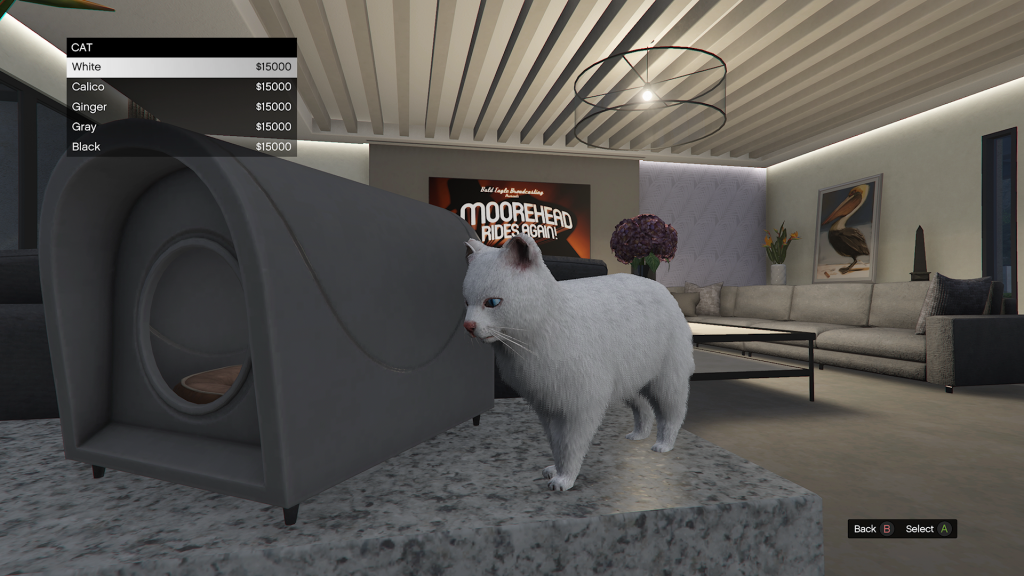Choose the Black cat entry
The image size is (1024, 576).
coord(181,147)
